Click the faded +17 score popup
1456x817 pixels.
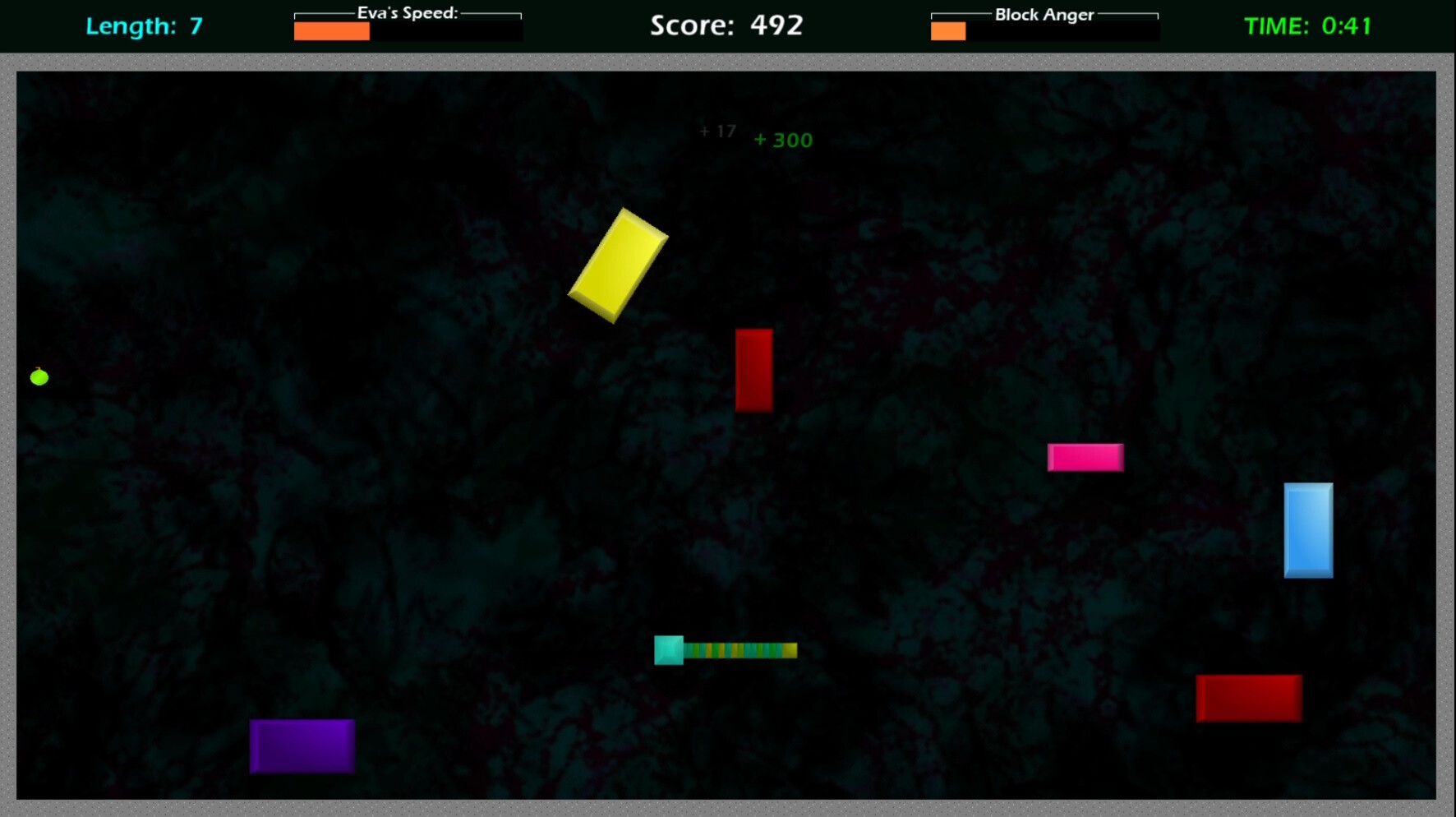pyautogui.click(x=717, y=129)
